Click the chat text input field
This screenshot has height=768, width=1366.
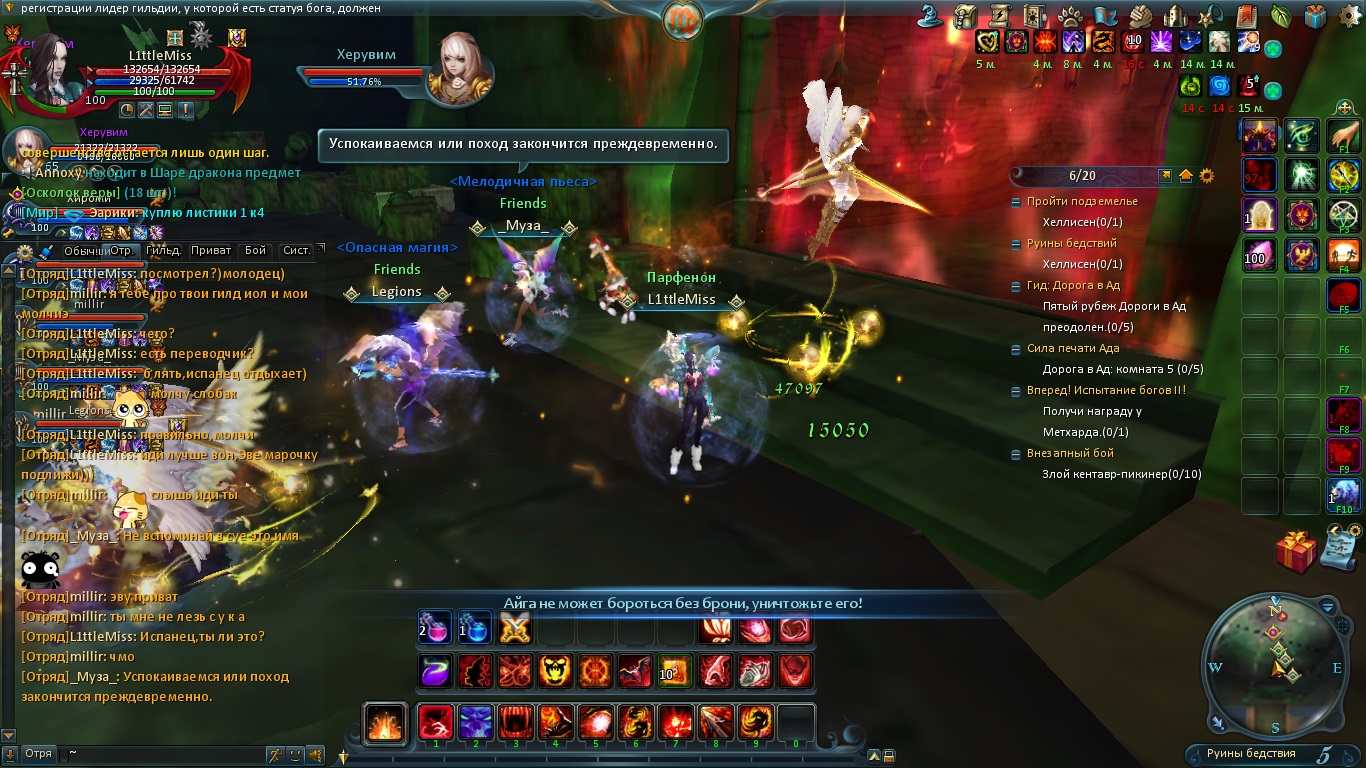coord(160,753)
